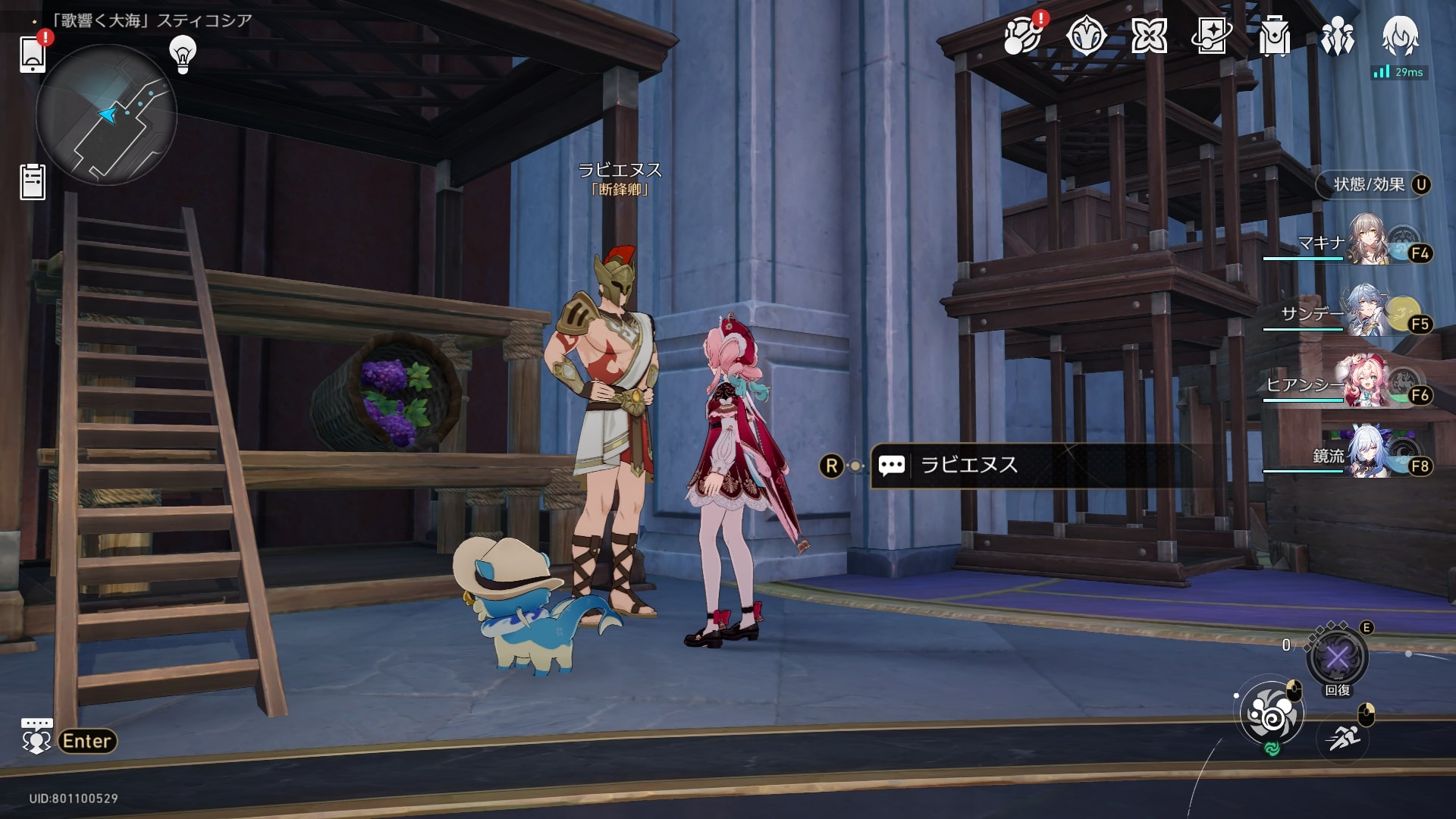Image resolution: width=1456 pixels, height=819 pixels.
Task: Click the lightbulb hint icon
Action: (x=182, y=53)
